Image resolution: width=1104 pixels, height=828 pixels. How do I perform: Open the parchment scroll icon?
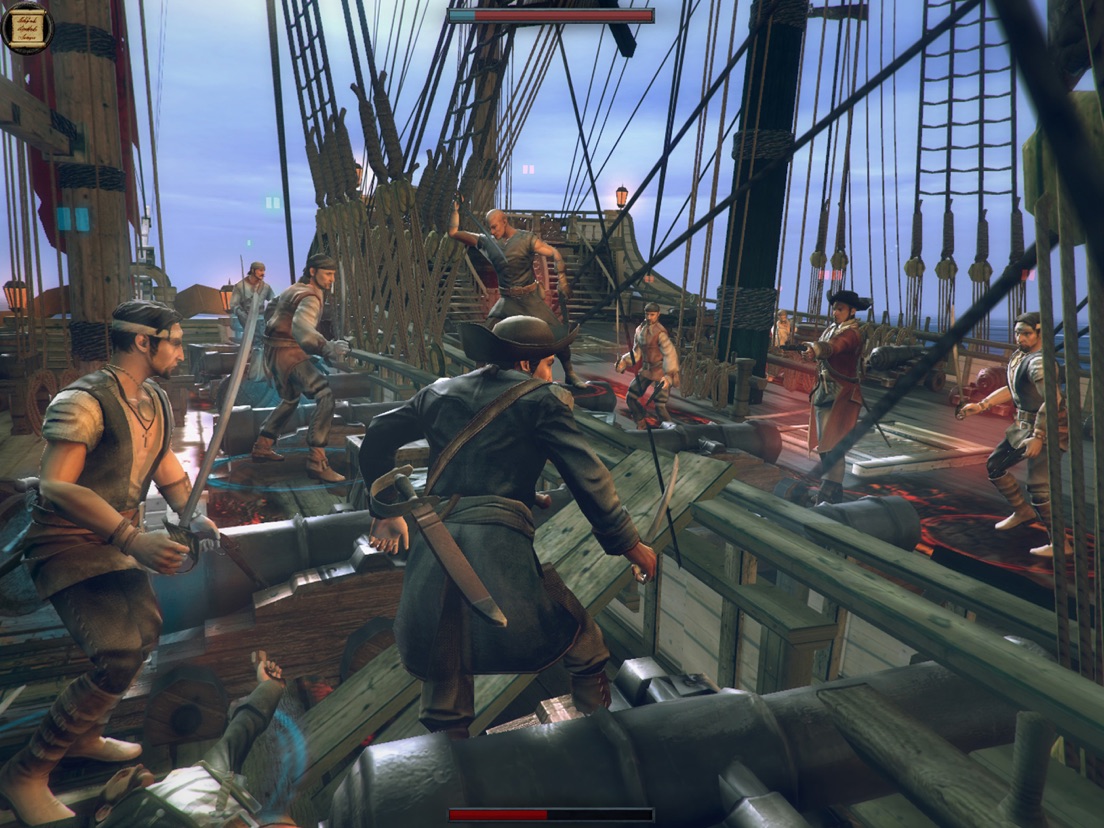click(27, 27)
